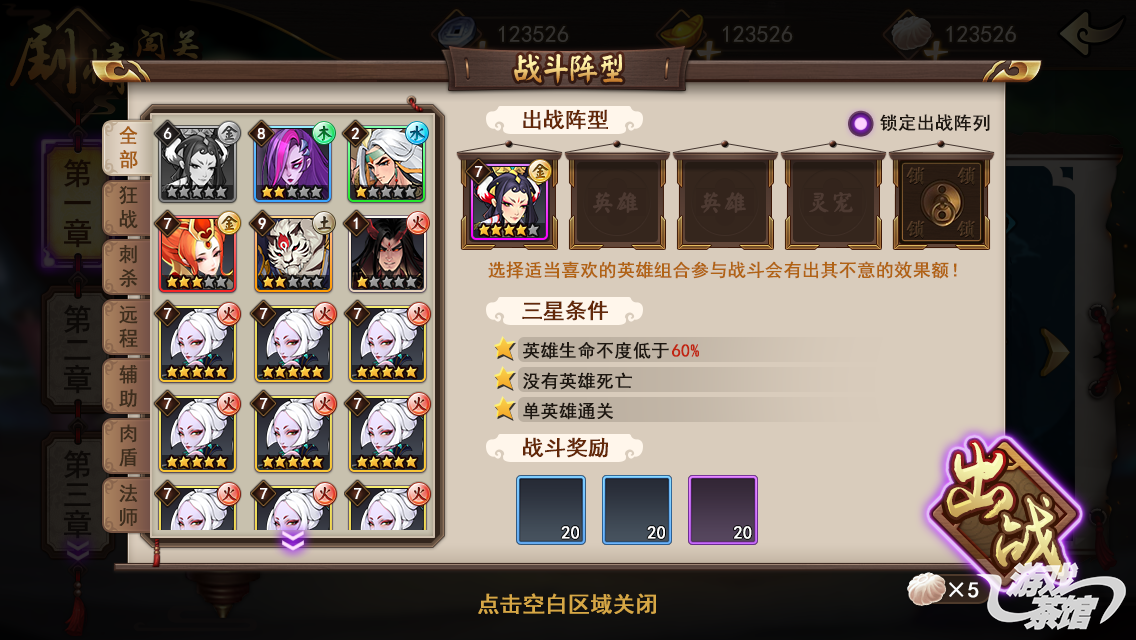Image resolution: width=1136 pixels, height=640 pixels.
Task: Select the grayscale level 6 horned hero
Action: coord(197,162)
